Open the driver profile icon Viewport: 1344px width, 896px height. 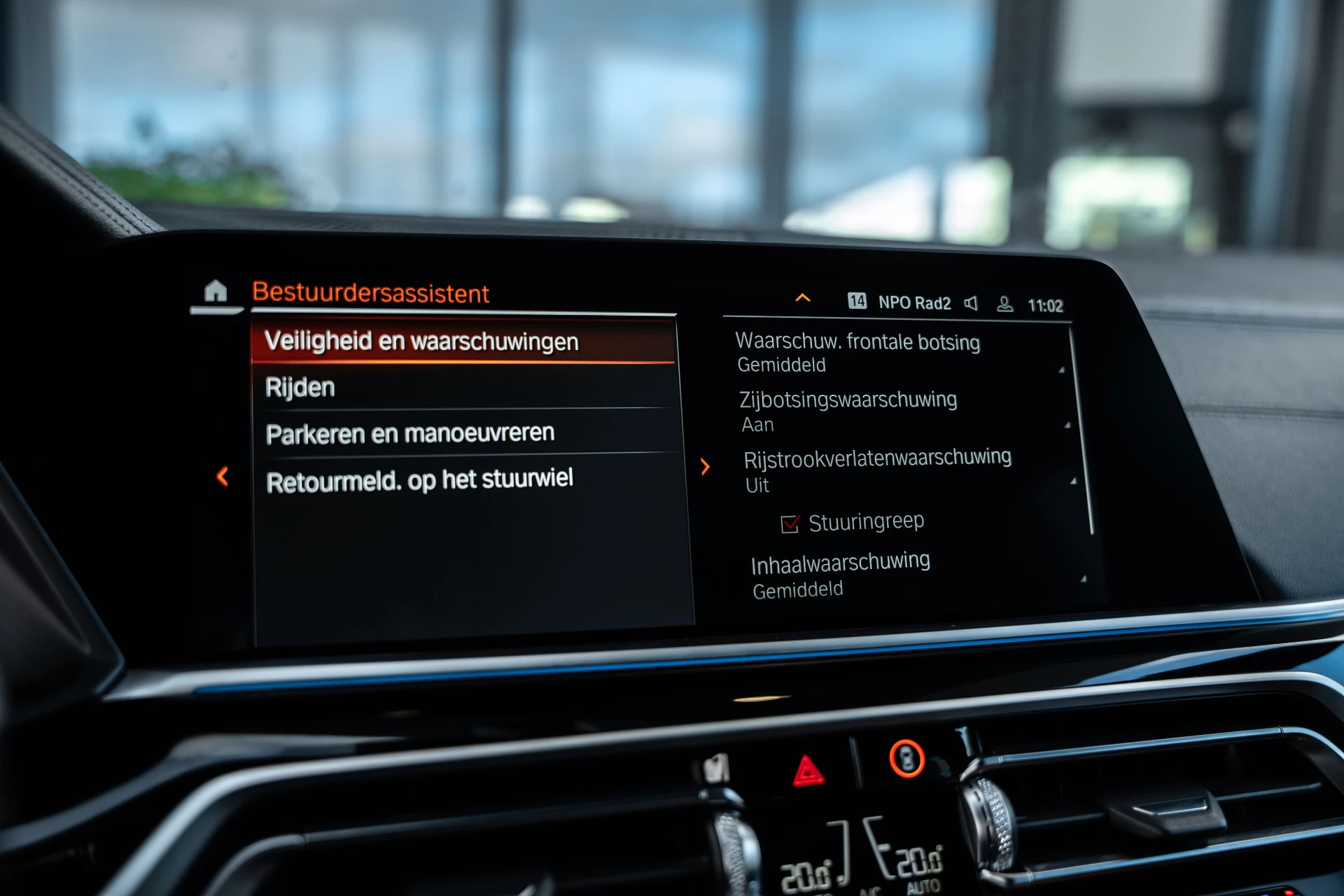pyautogui.click(x=1005, y=303)
